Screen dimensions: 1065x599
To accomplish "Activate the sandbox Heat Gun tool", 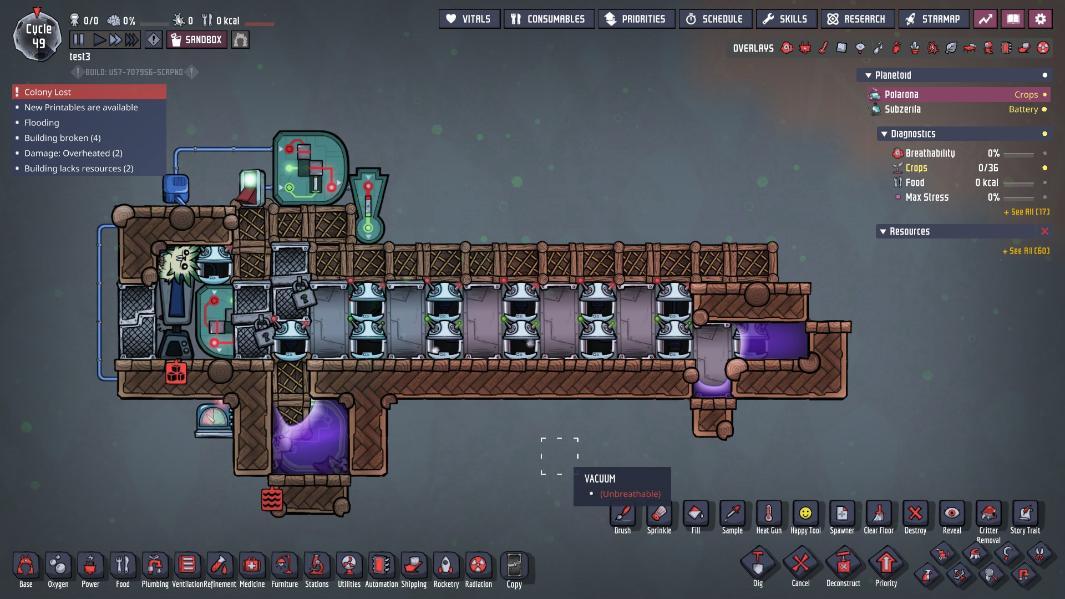I will click(x=769, y=515).
